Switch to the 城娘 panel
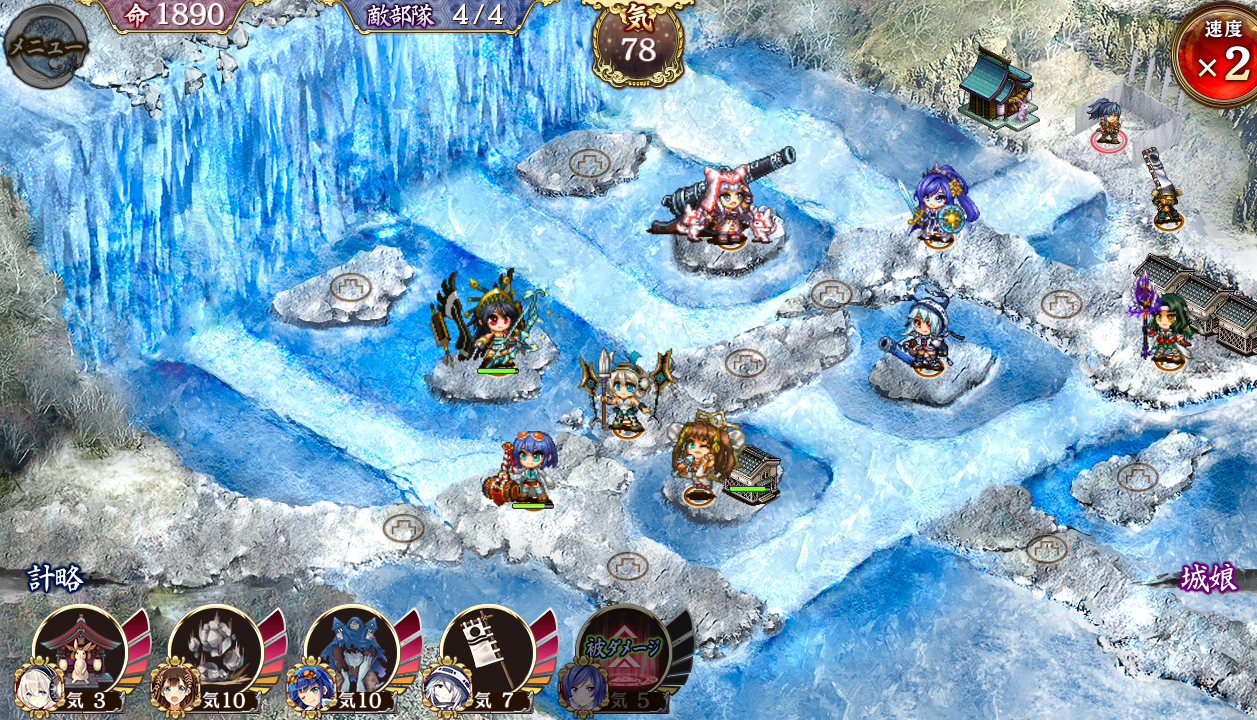This screenshot has height=720, width=1257. pyautogui.click(x=1208, y=578)
